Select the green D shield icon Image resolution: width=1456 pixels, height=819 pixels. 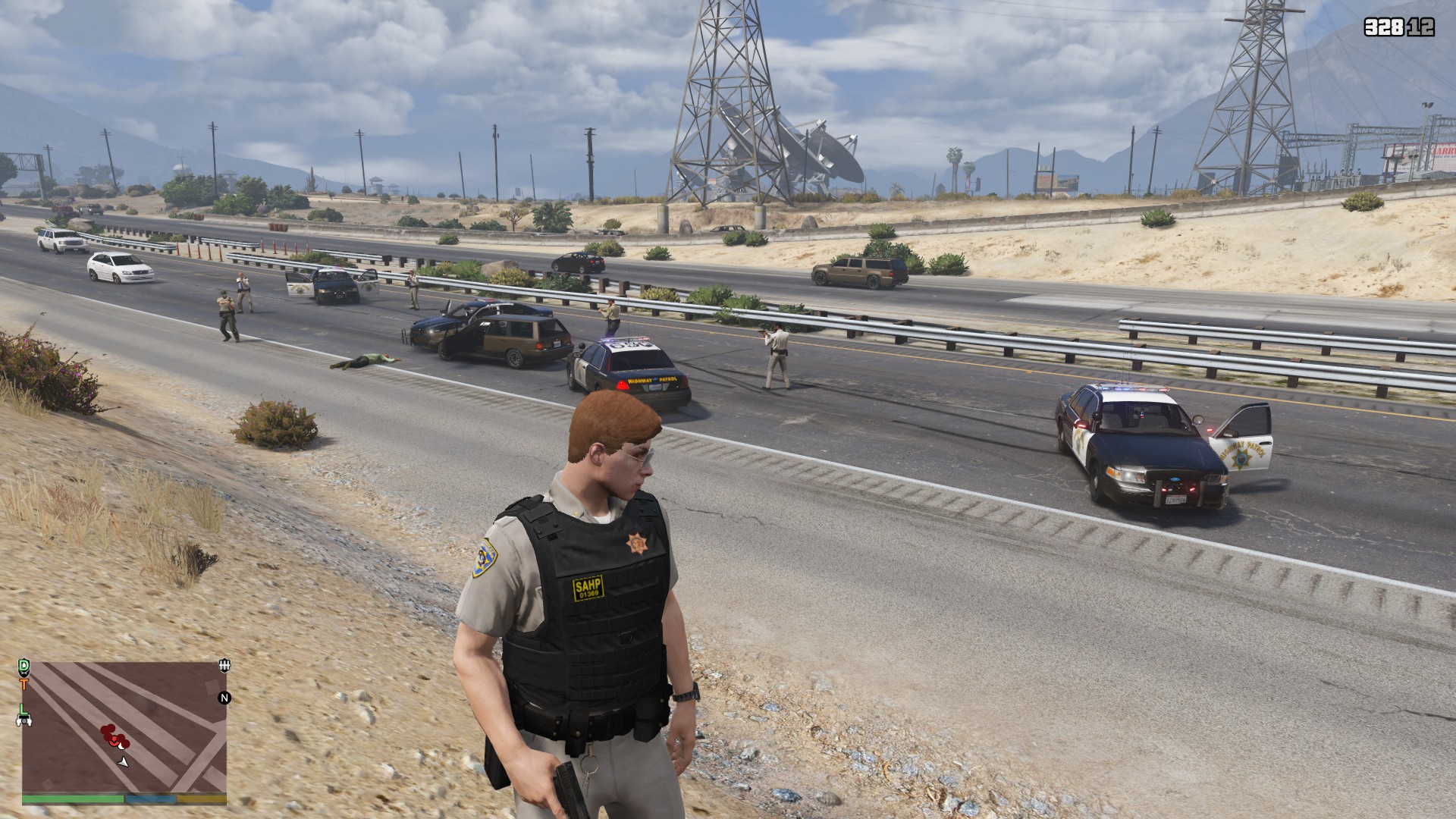24,667
